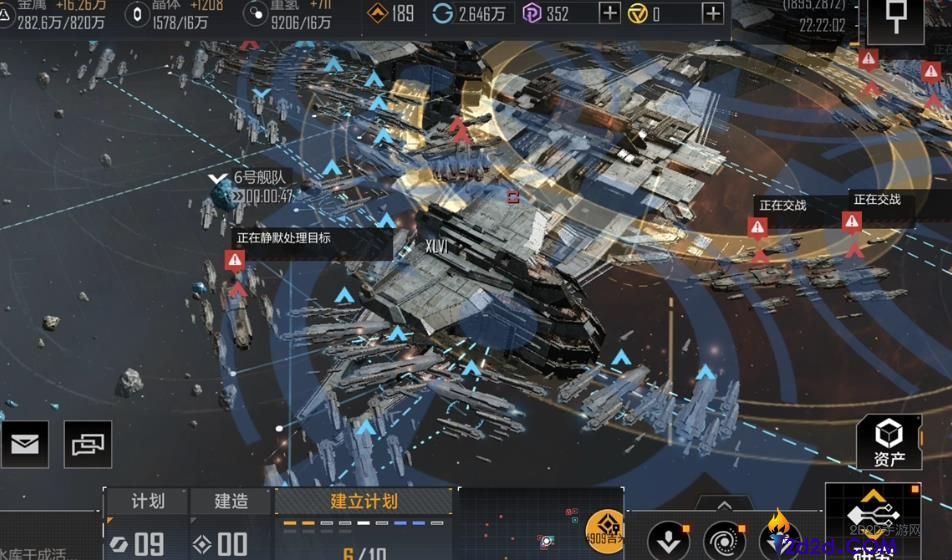The image size is (952, 560).
Task: Select the 建立计划 panel header
Action: click(364, 501)
